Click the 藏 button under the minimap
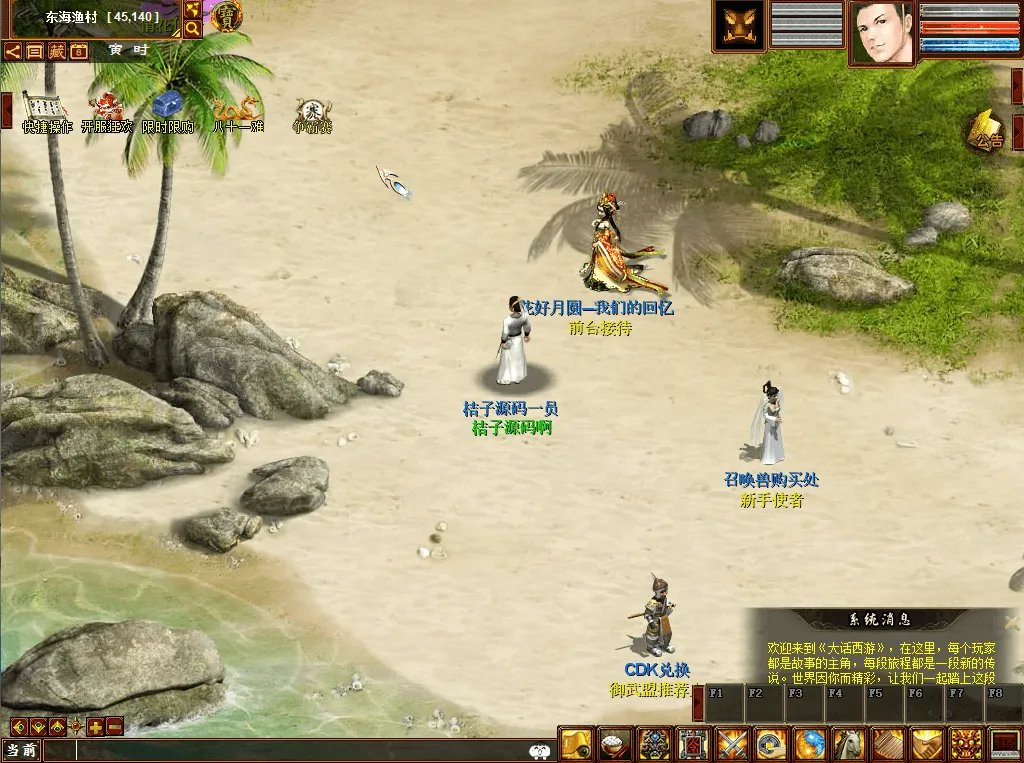 [56, 51]
